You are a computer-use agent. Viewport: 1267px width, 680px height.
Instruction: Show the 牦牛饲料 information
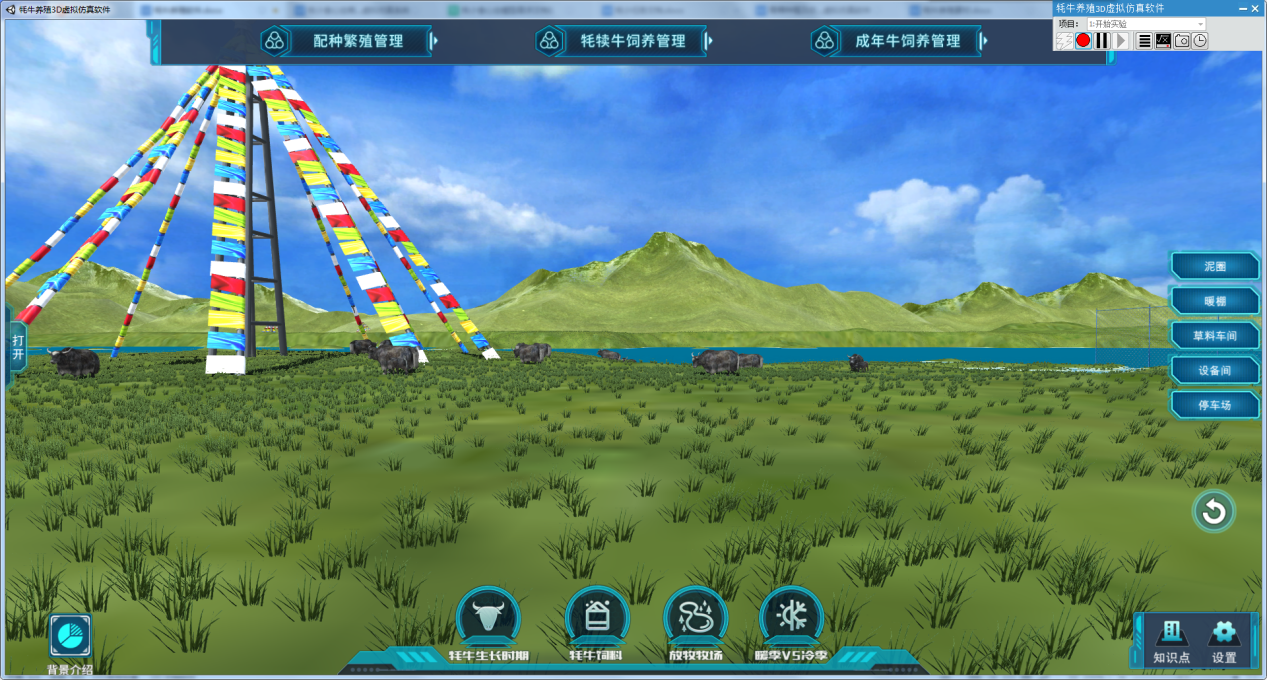[x=597, y=619]
